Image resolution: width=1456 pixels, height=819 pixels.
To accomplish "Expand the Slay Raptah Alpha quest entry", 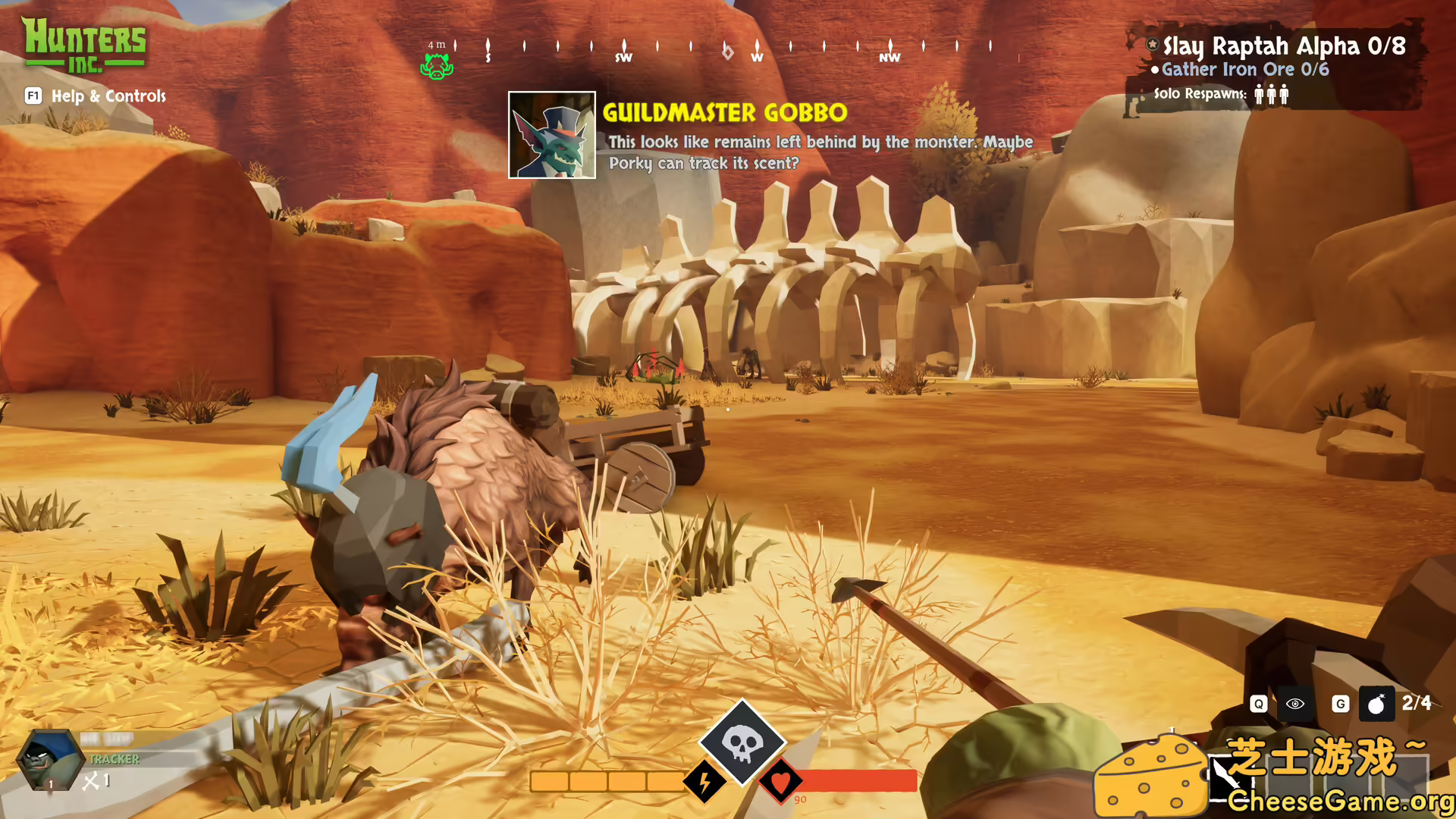I will [x=1284, y=45].
